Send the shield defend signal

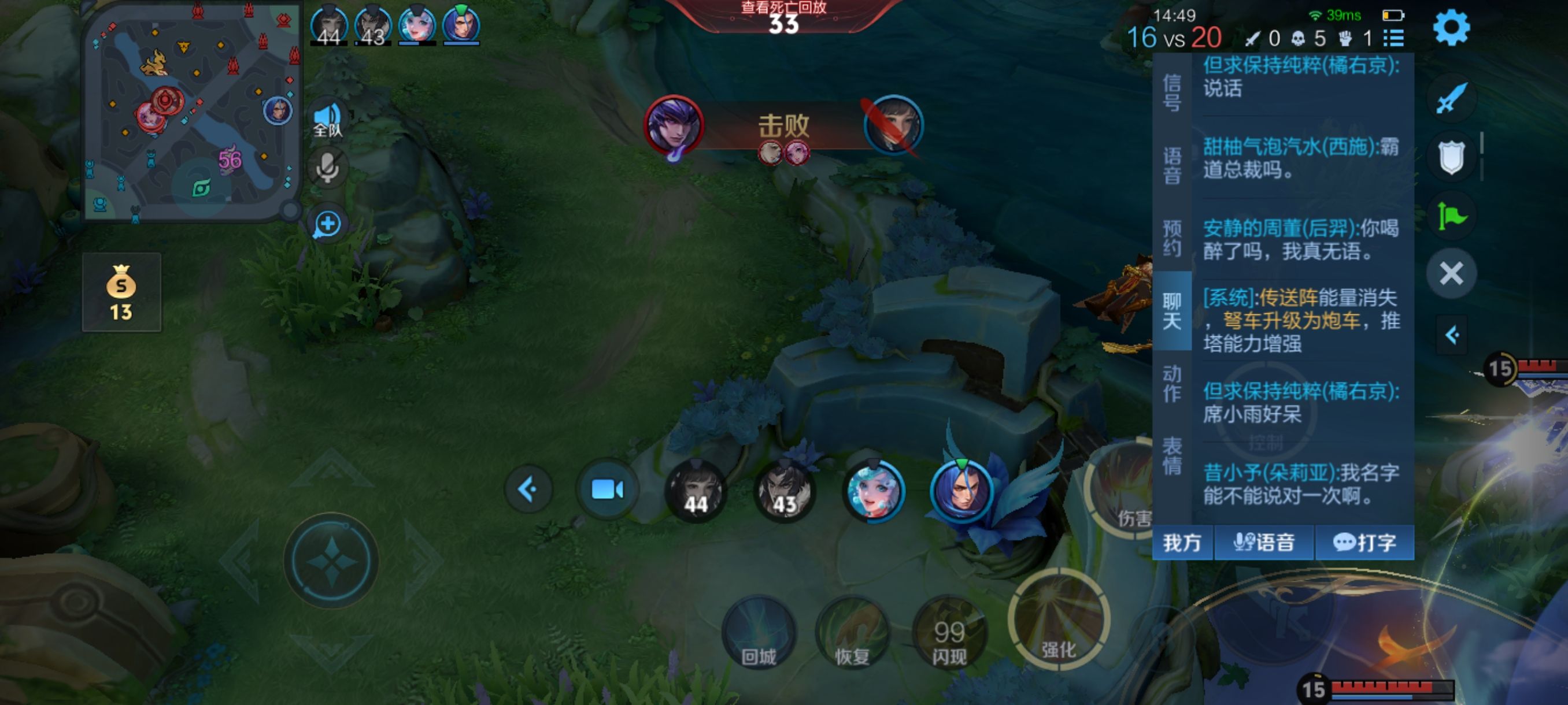point(1451,158)
